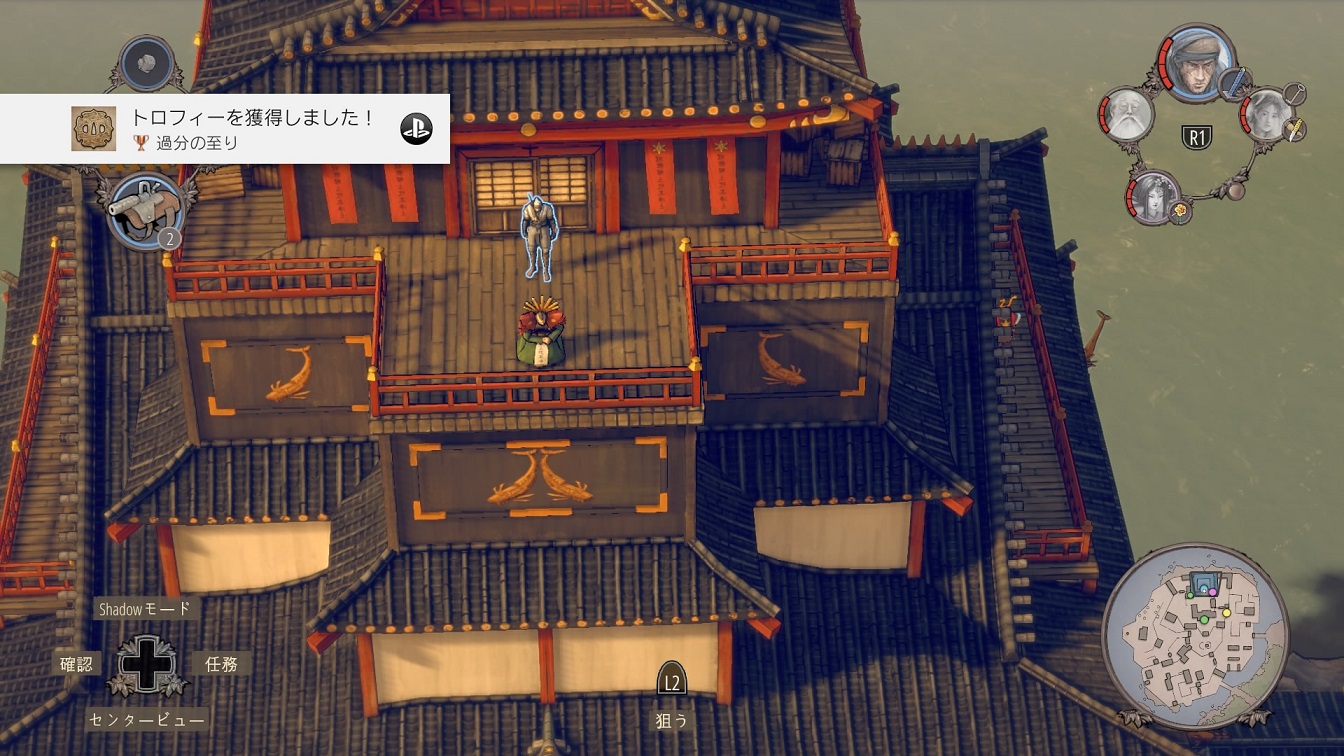Activate the blue sword ability icon
Viewport: 1344px width, 756px height.
coord(1236,82)
